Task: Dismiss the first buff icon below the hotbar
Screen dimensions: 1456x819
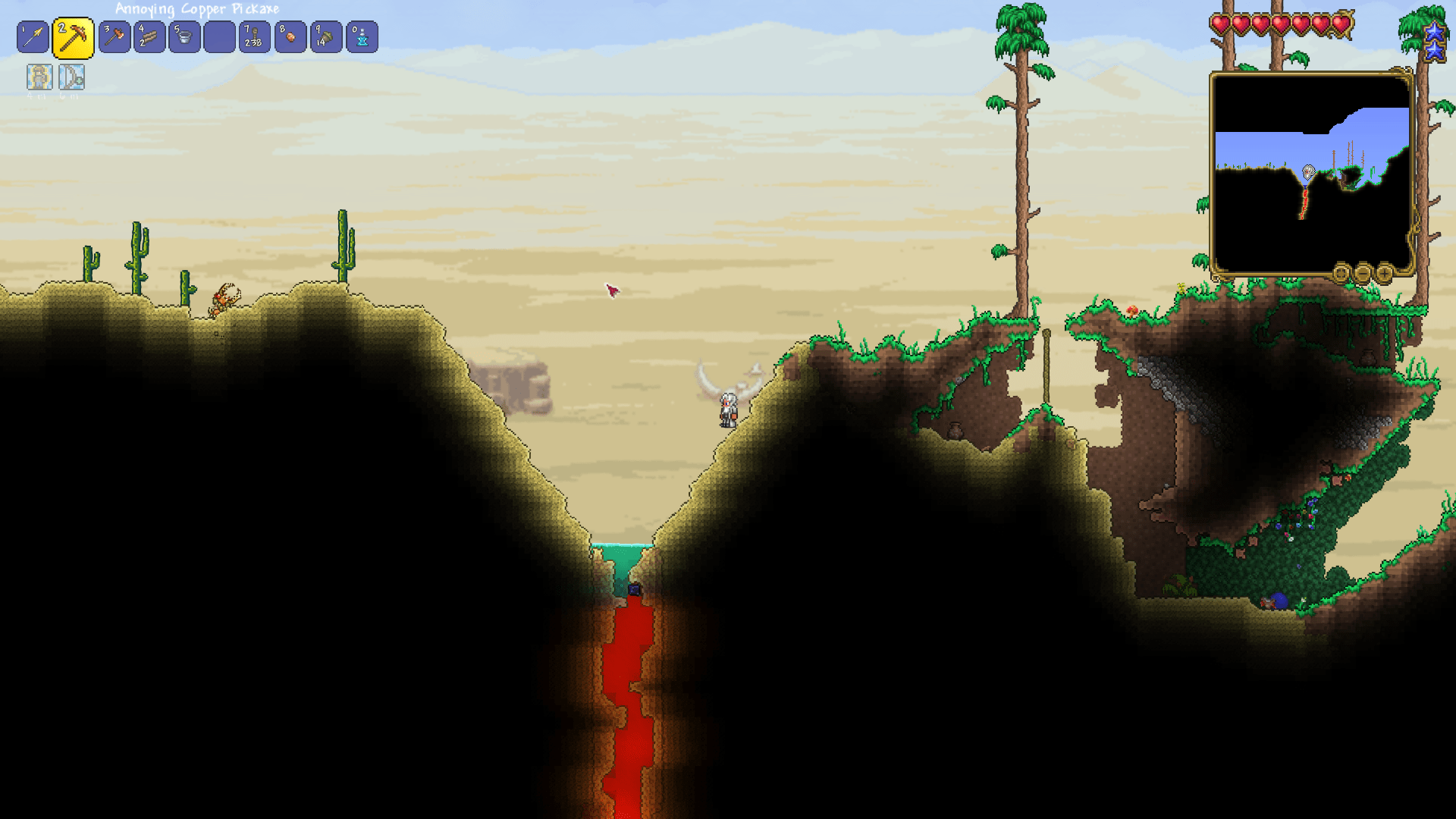Action: pos(39,77)
